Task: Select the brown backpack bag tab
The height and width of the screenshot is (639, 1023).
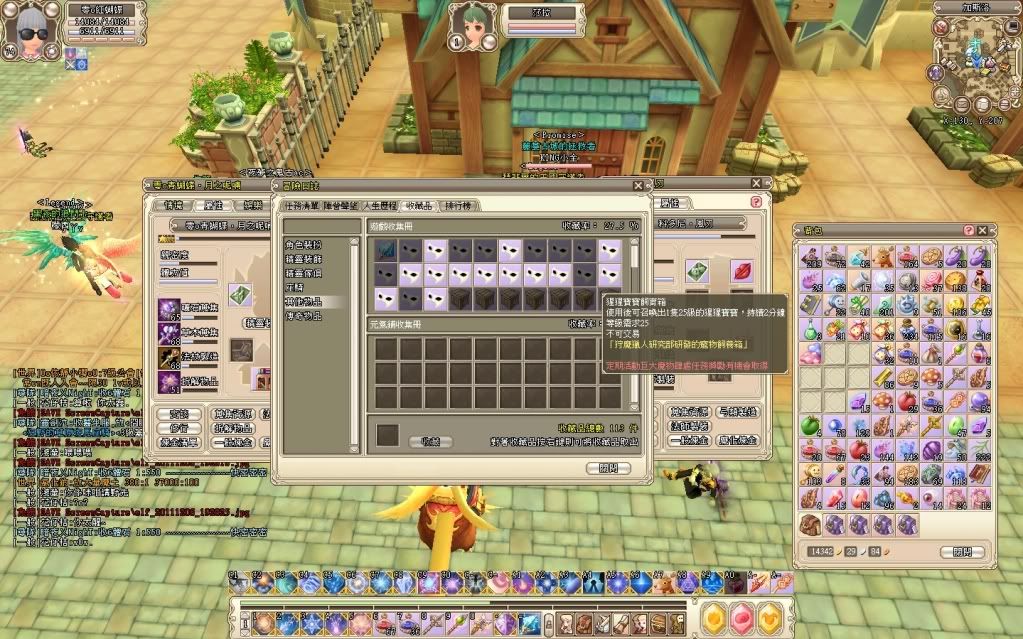Action: click(811, 523)
